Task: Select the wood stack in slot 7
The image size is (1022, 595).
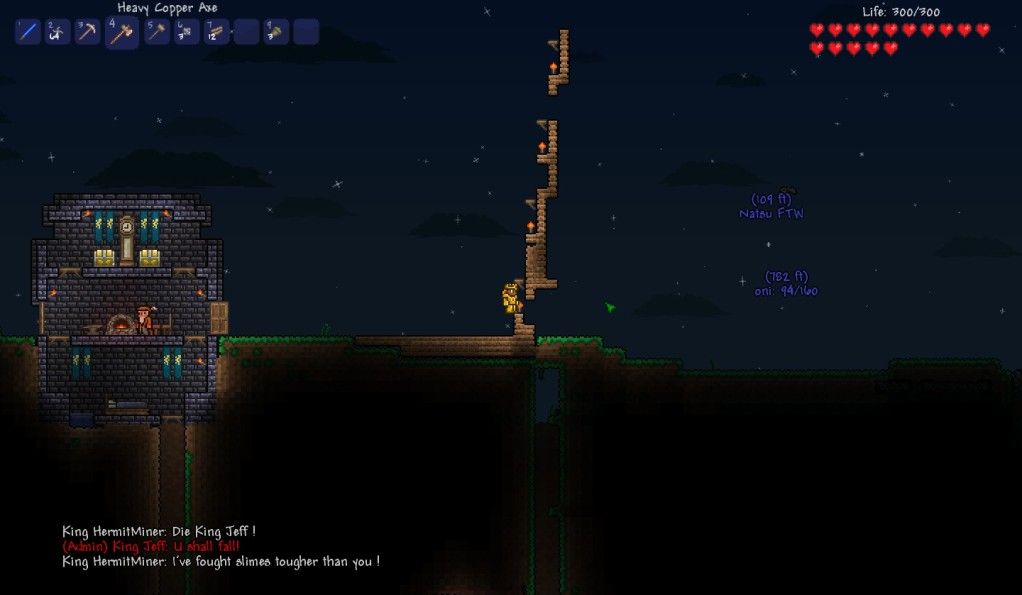Action: tap(216, 32)
